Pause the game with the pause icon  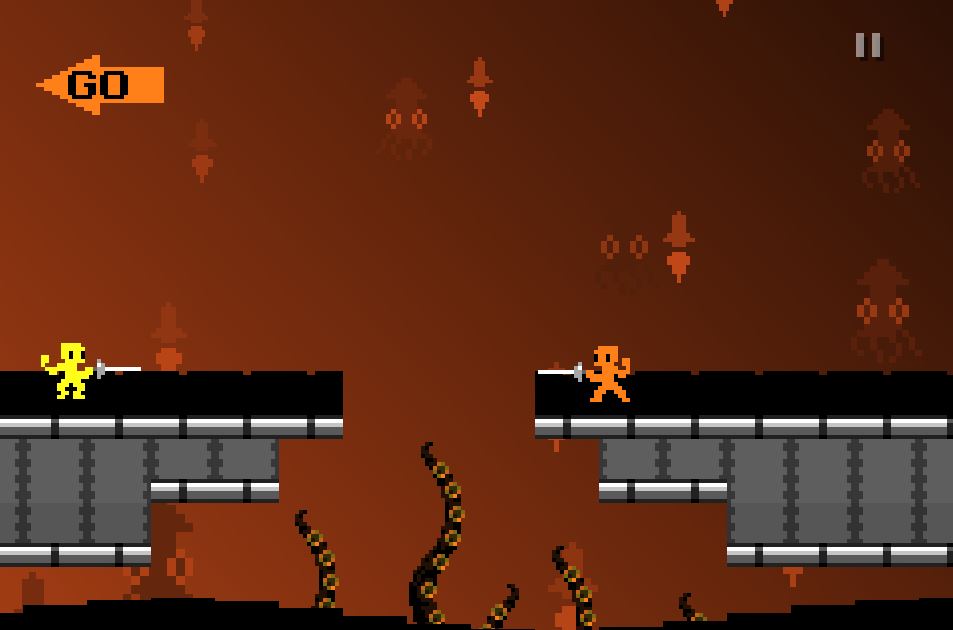pyautogui.click(x=868, y=45)
